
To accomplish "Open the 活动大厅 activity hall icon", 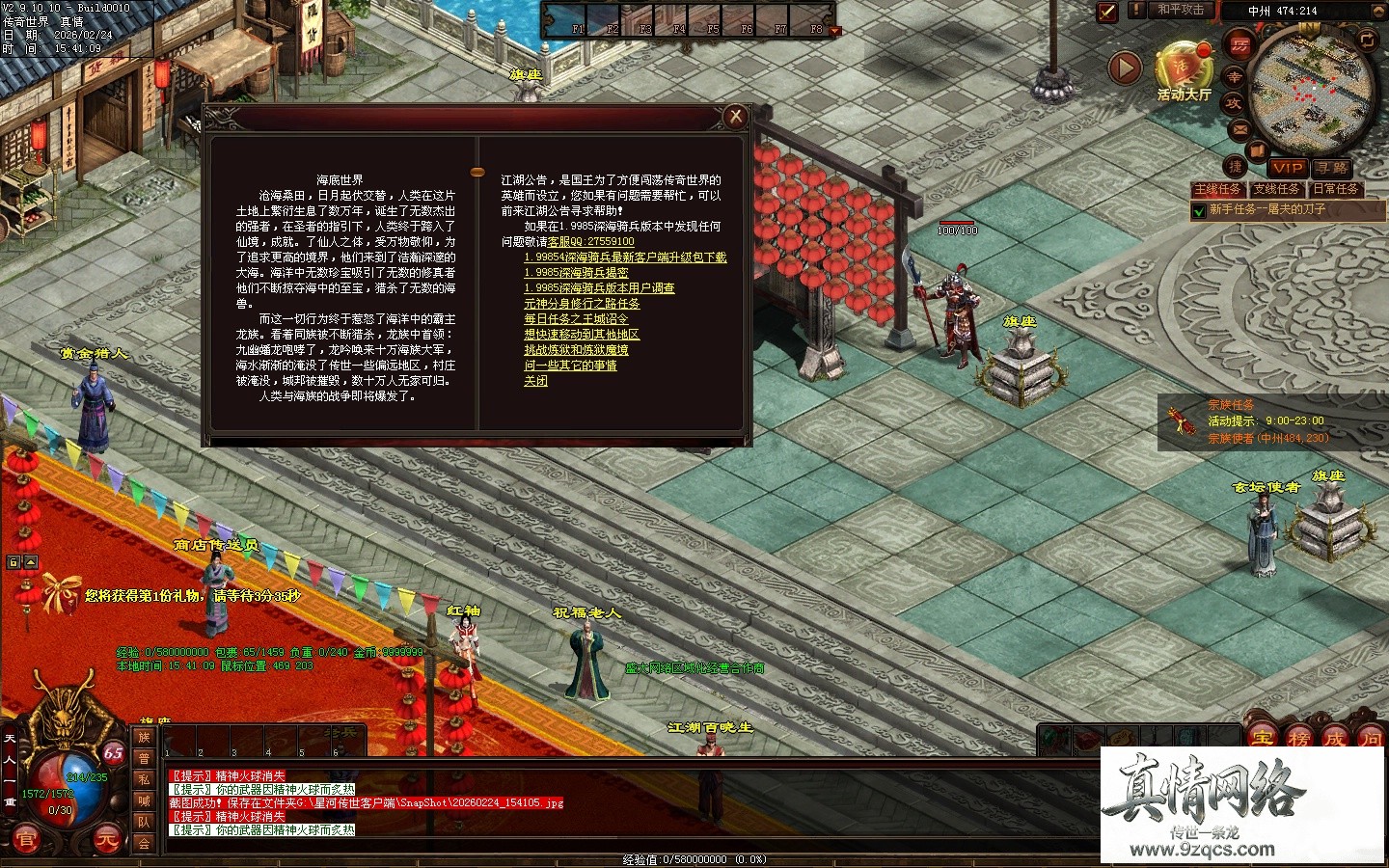I will [x=1183, y=70].
